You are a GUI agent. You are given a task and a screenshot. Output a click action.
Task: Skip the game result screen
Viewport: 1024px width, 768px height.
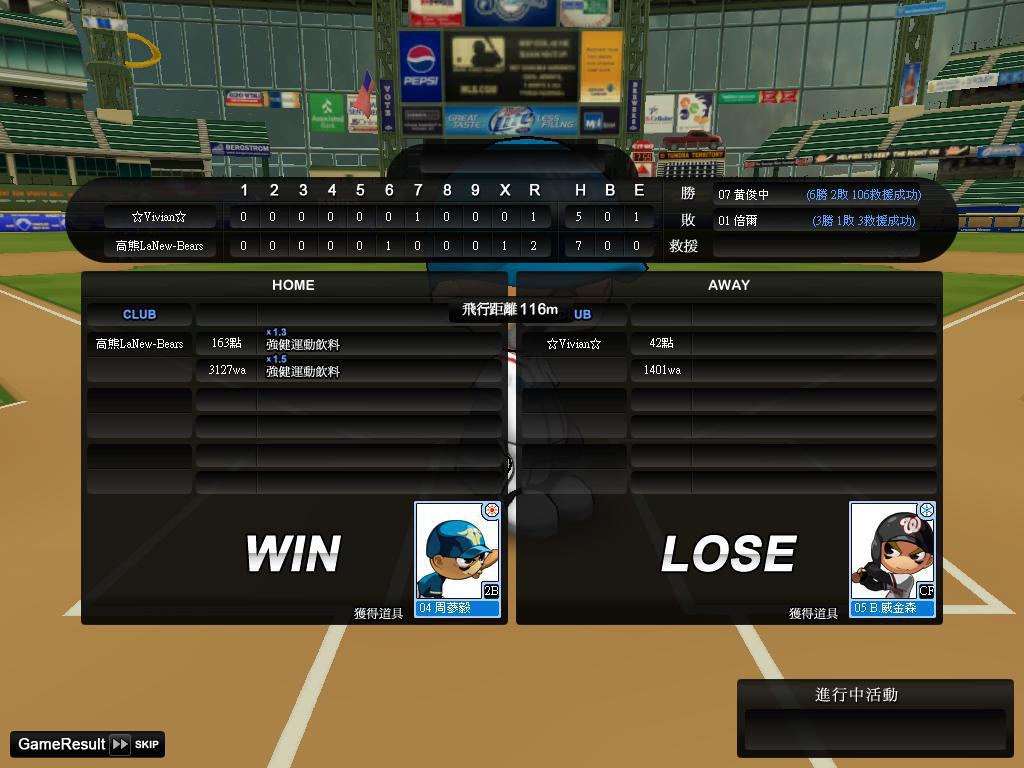click(135, 744)
